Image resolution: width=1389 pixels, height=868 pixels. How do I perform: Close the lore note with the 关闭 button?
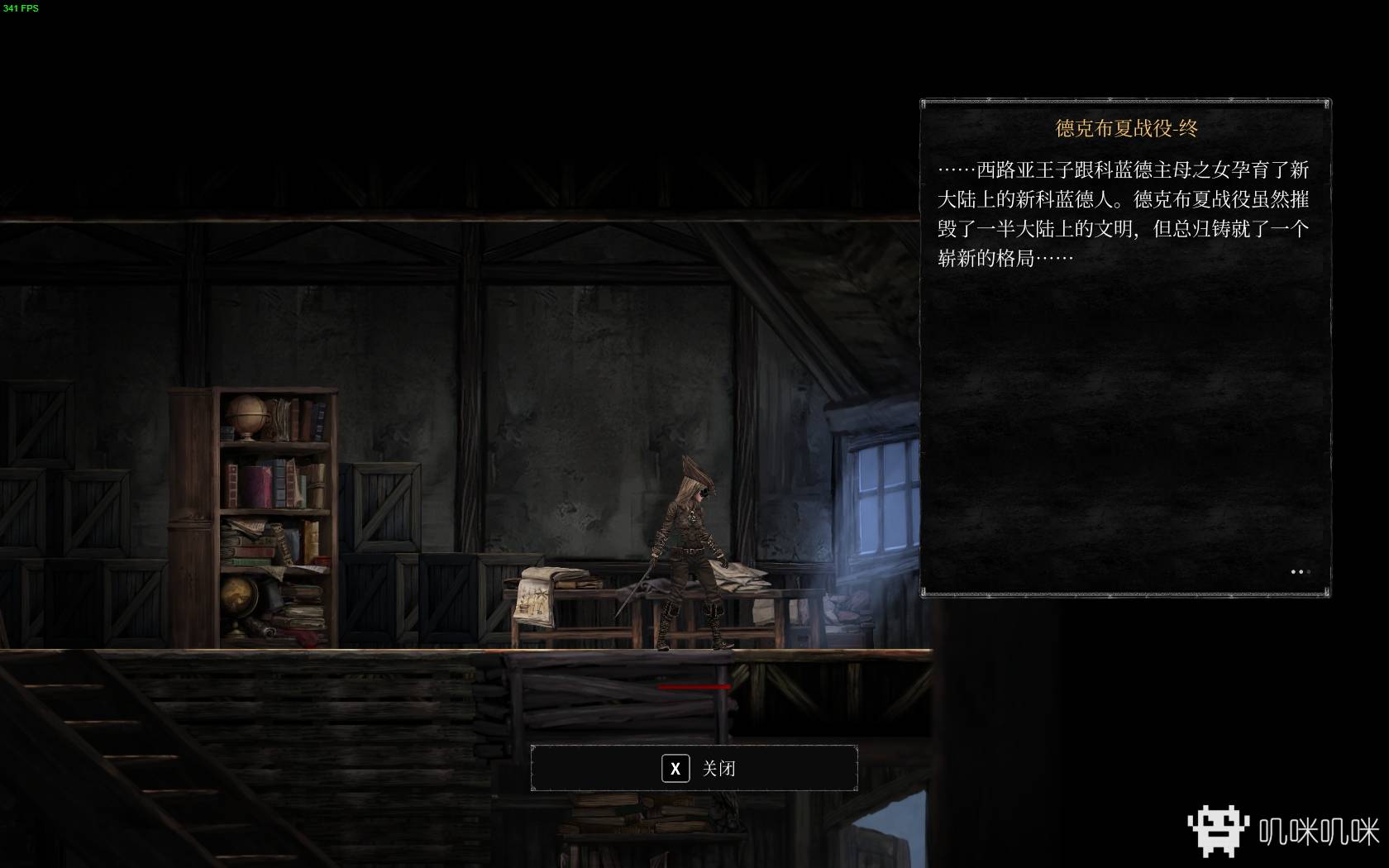[694, 769]
